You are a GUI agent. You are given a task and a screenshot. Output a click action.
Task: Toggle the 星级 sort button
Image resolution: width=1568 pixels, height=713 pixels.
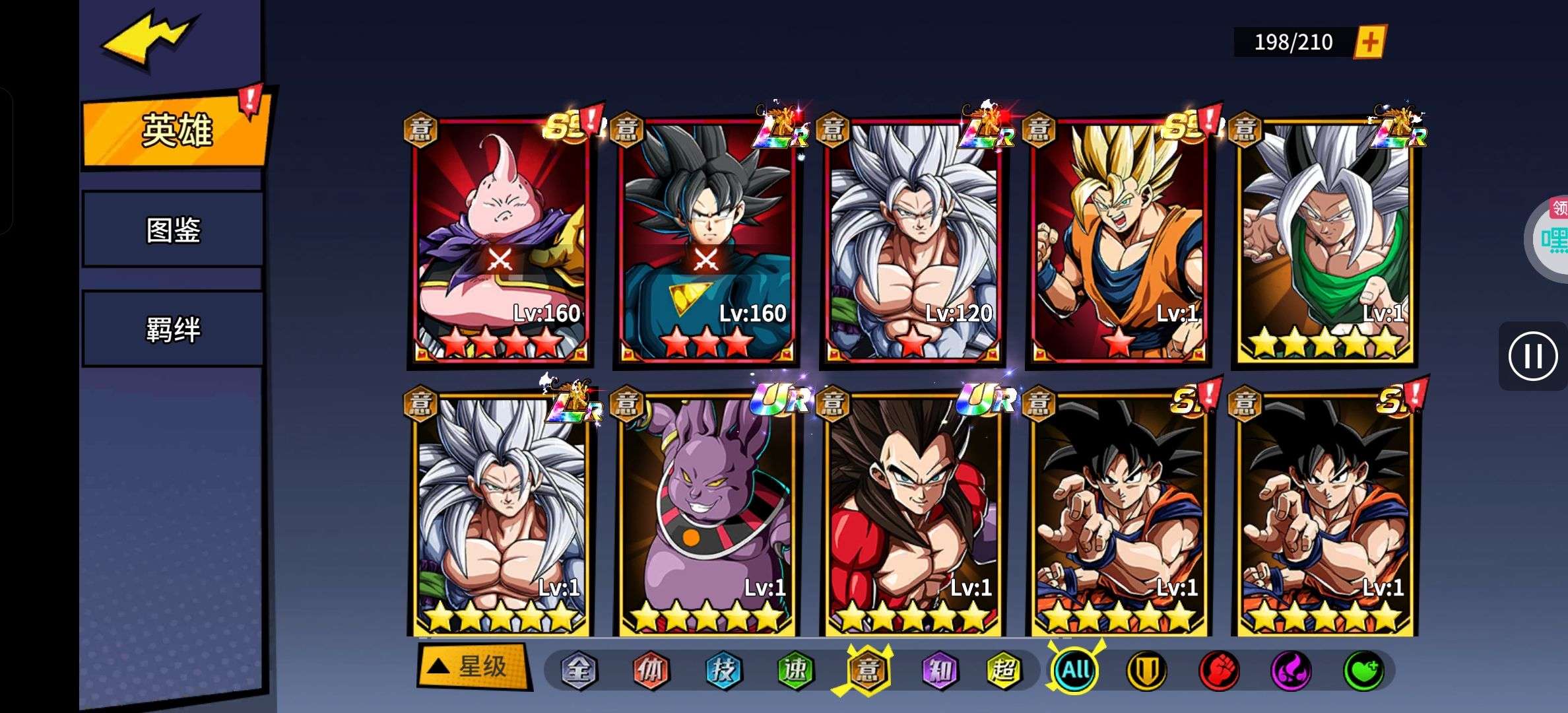point(473,667)
